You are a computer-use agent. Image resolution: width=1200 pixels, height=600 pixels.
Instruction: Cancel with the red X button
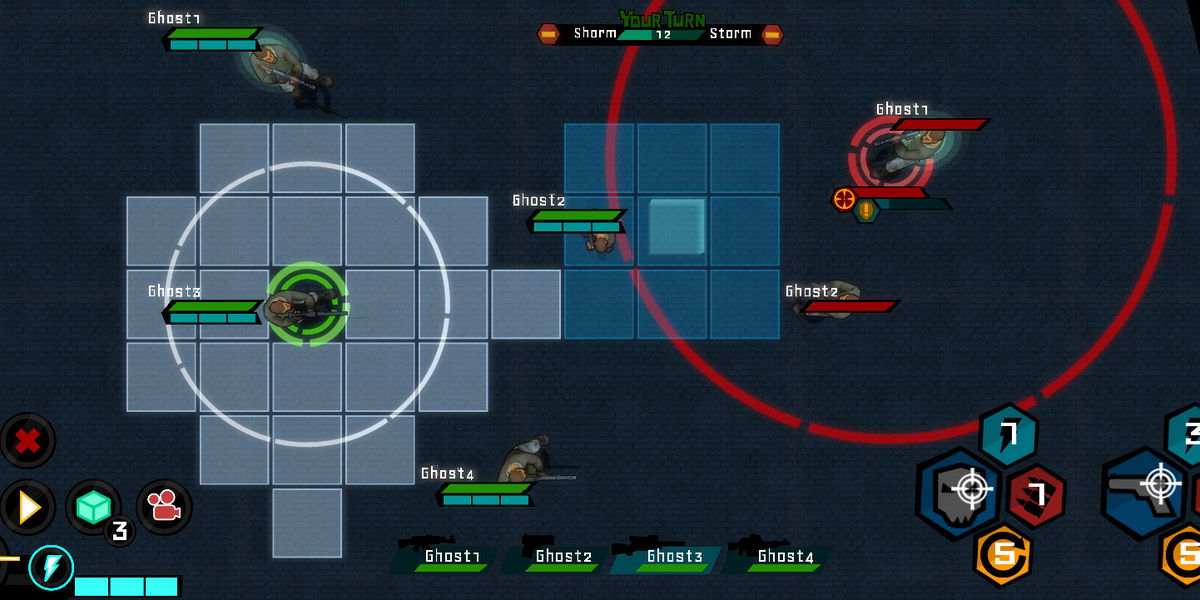point(28,441)
